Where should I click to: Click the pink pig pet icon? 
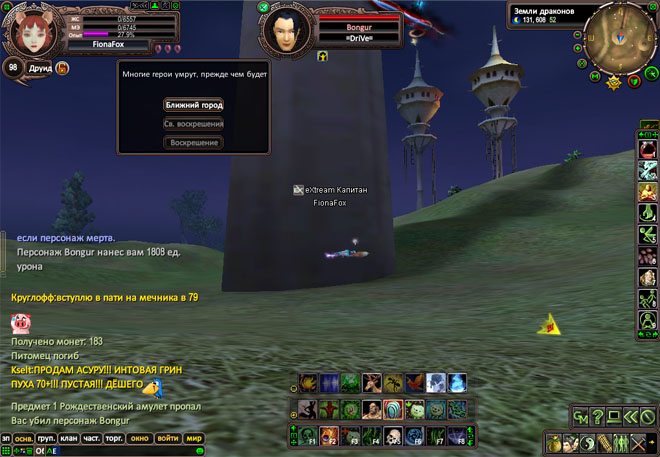(21, 323)
